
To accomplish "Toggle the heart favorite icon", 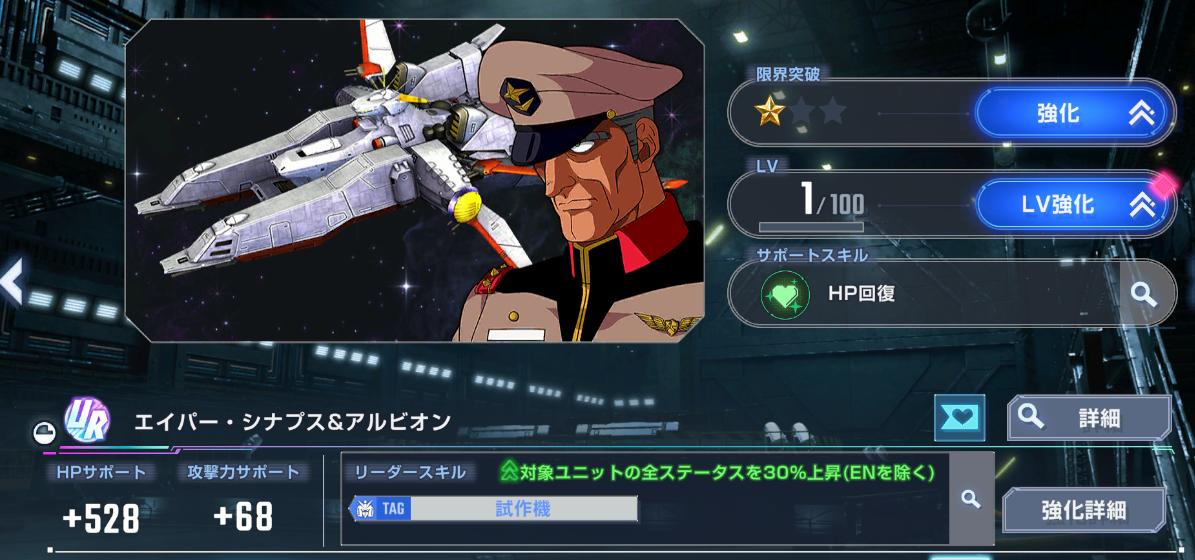I will coord(958,417).
